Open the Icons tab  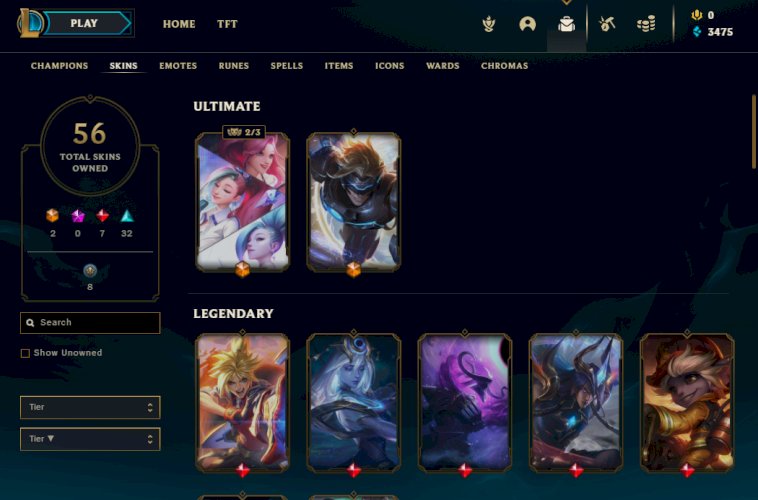pos(390,66)
